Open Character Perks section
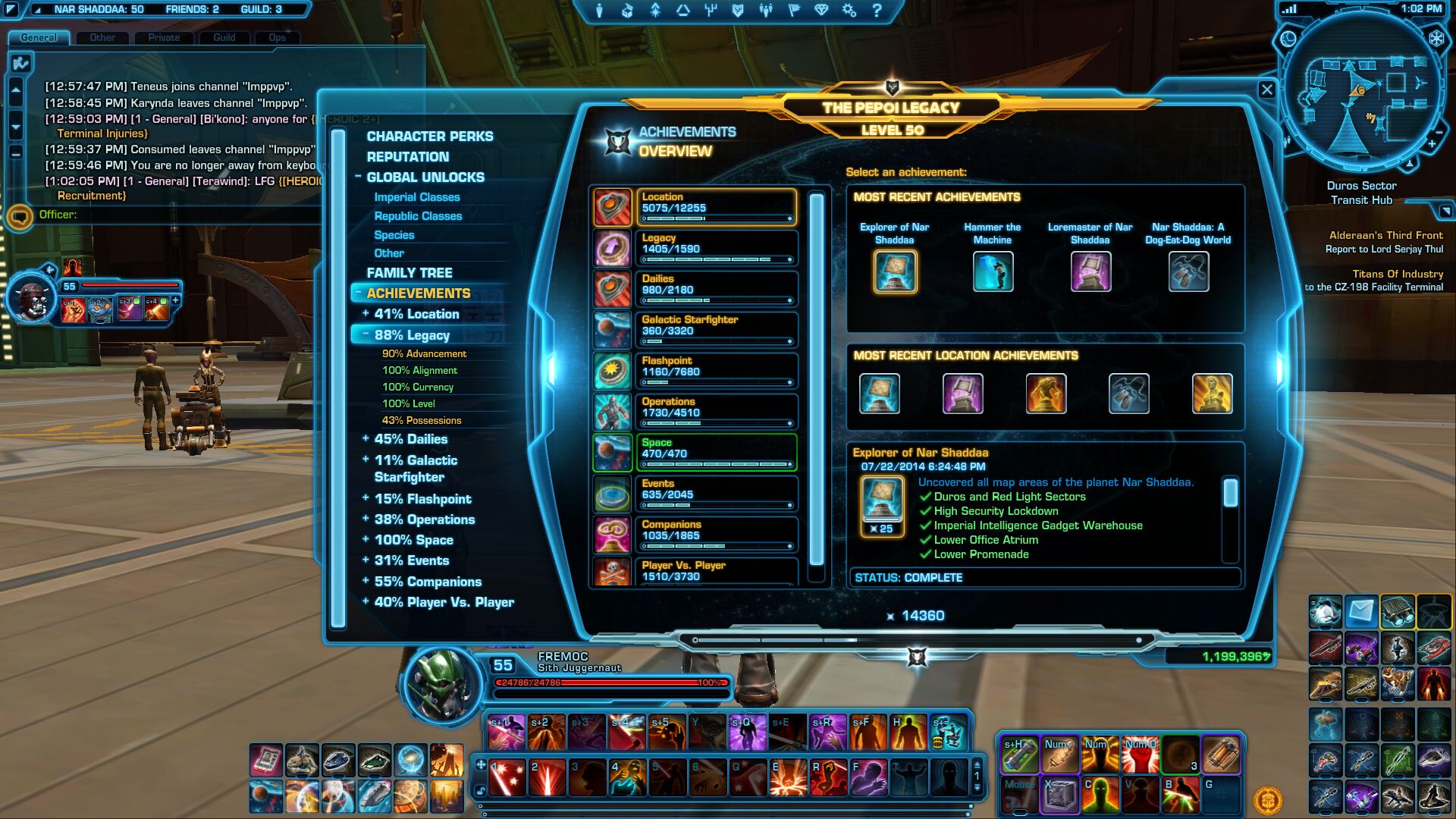This screenshot has width=1456, height=819. coord(429,136)
